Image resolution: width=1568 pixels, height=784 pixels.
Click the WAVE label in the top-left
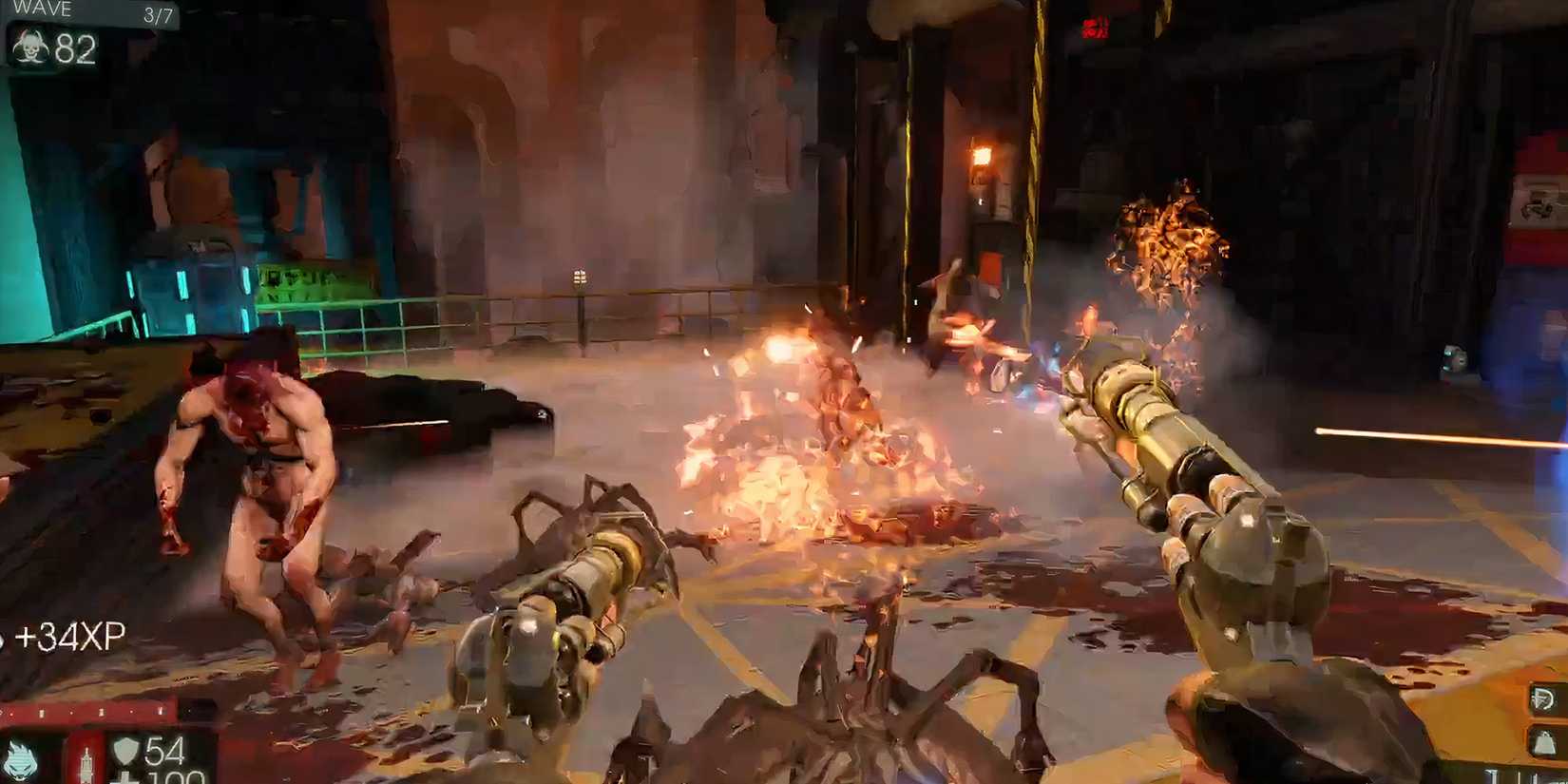43,10
